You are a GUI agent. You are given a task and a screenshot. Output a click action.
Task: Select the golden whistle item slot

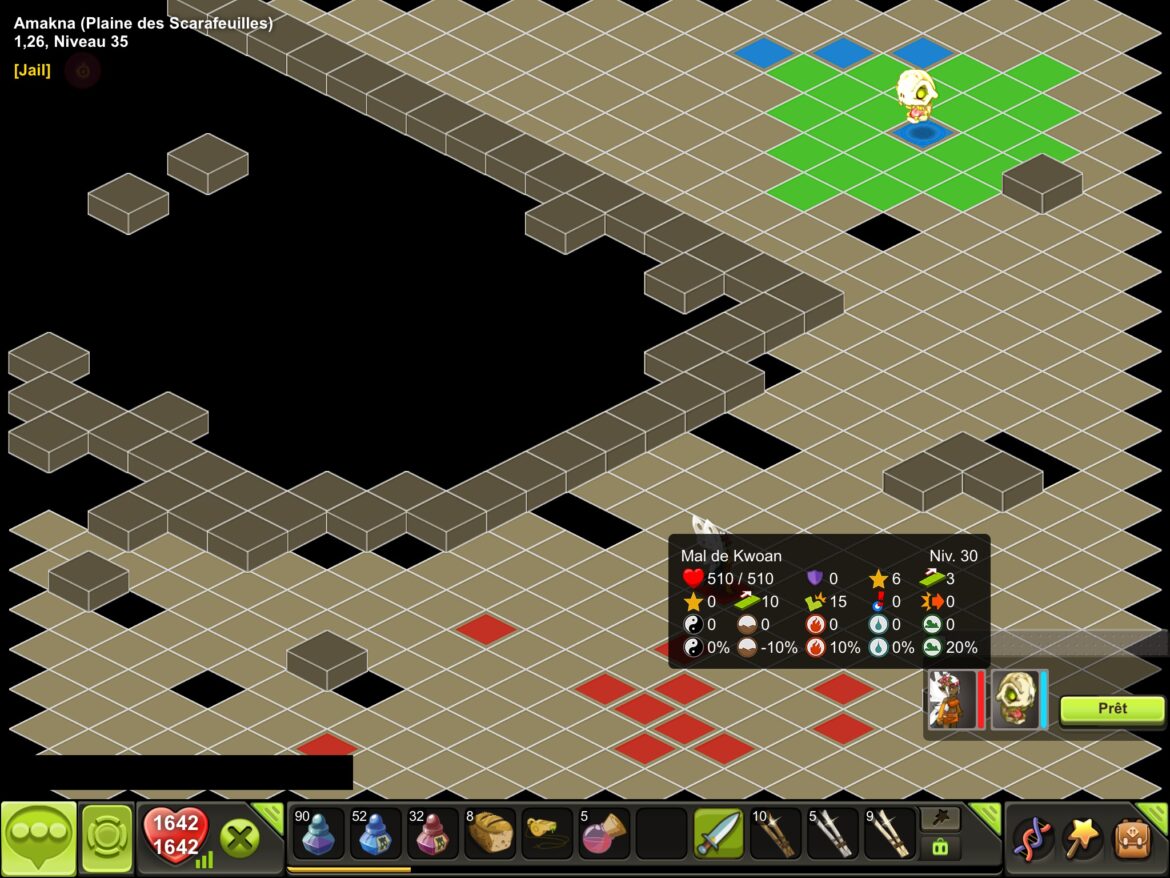(x=547, y=834)
